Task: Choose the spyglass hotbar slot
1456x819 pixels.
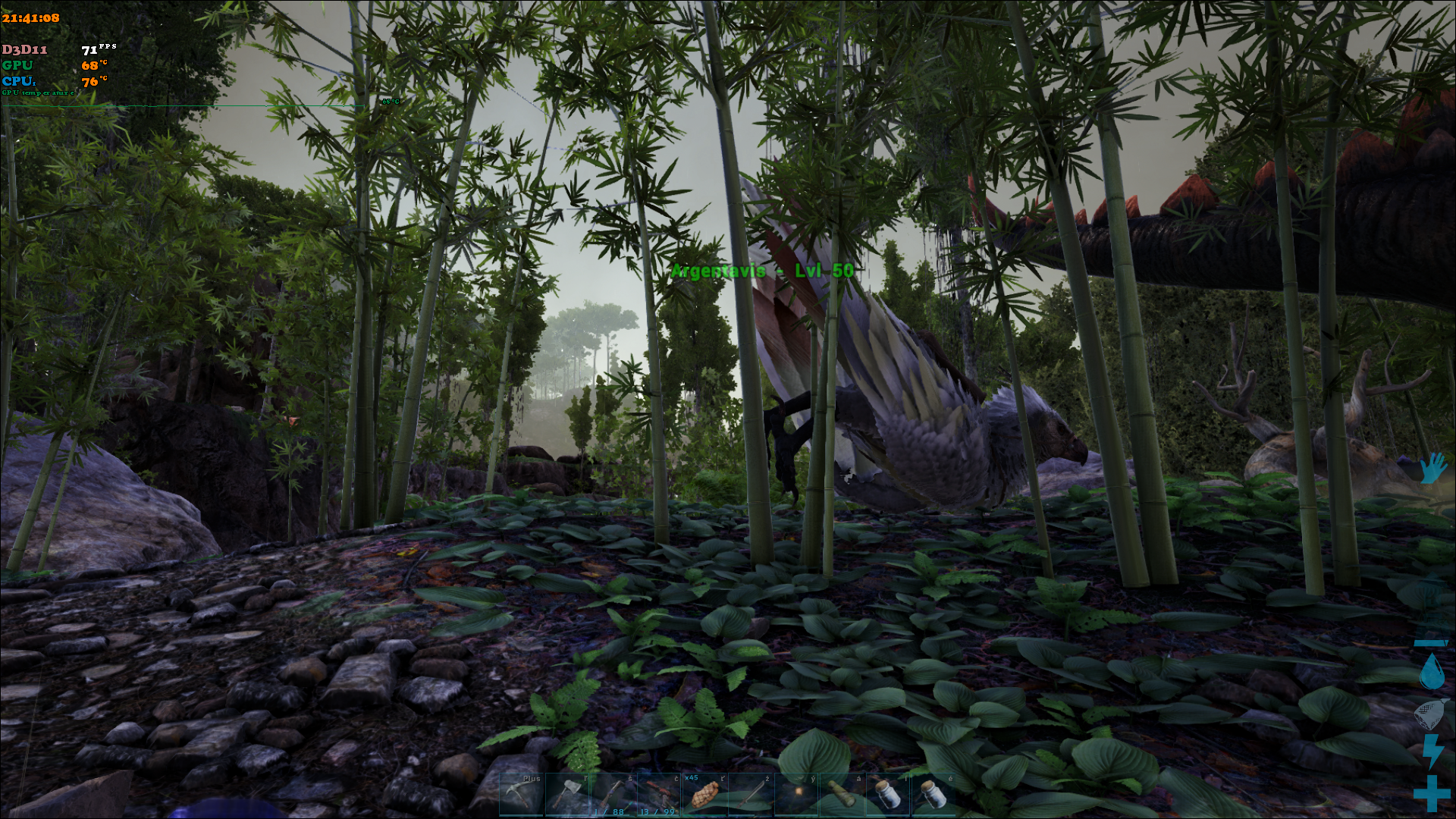Action: pyautogui.click(x=841, y=795)
